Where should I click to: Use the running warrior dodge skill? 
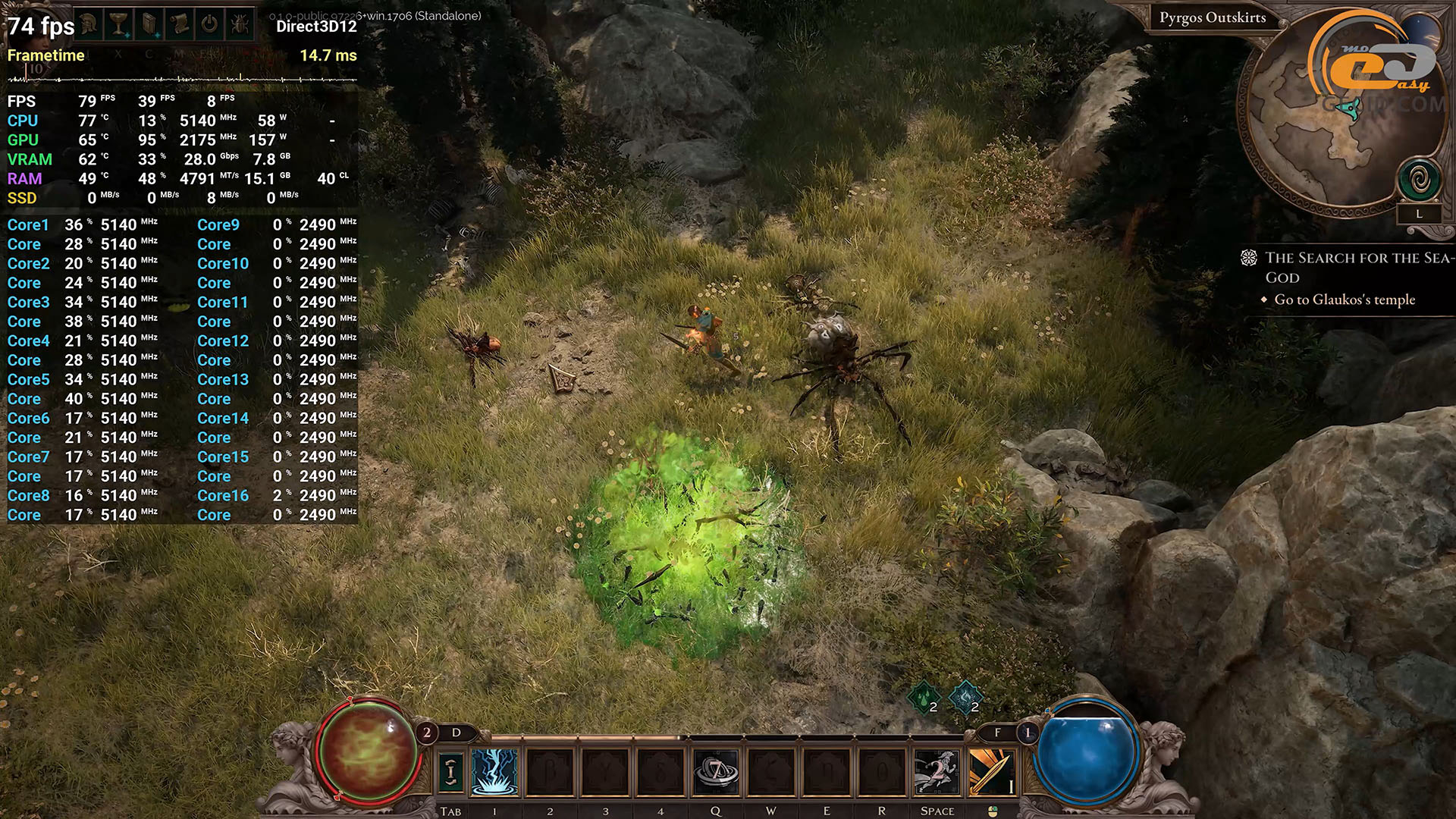[x=937, y=772]
